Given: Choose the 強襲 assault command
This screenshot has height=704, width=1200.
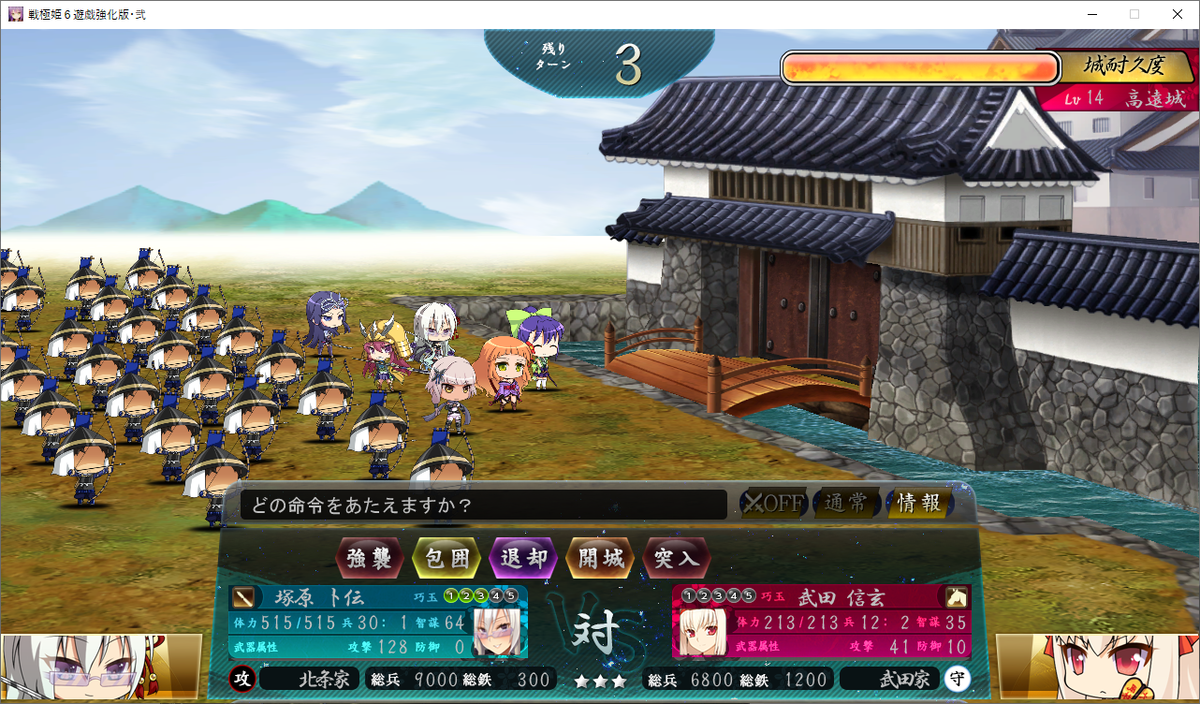Looking at the screenshot, I should [371, 558].
